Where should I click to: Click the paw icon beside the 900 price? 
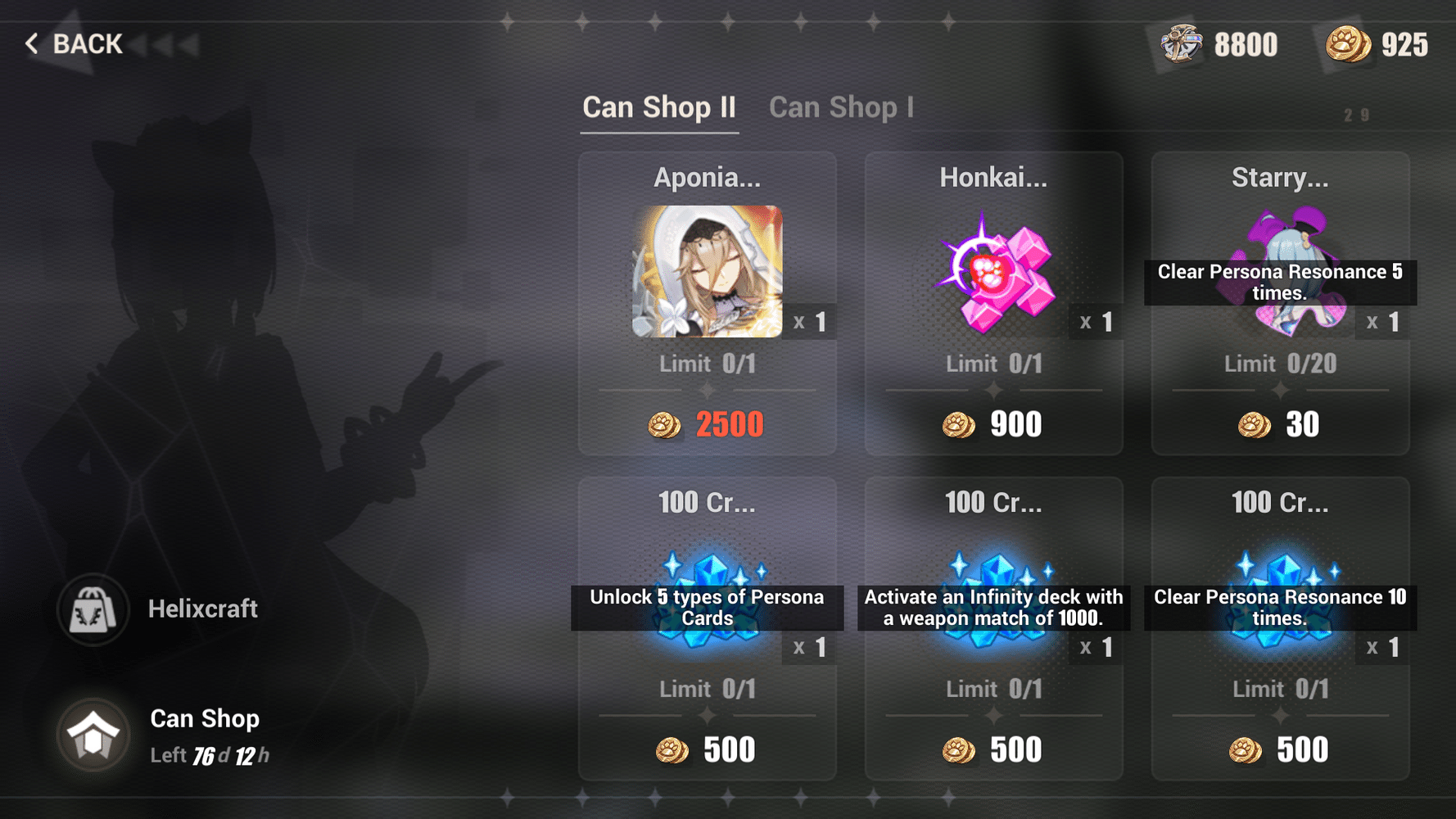click(x=960, y=426)
